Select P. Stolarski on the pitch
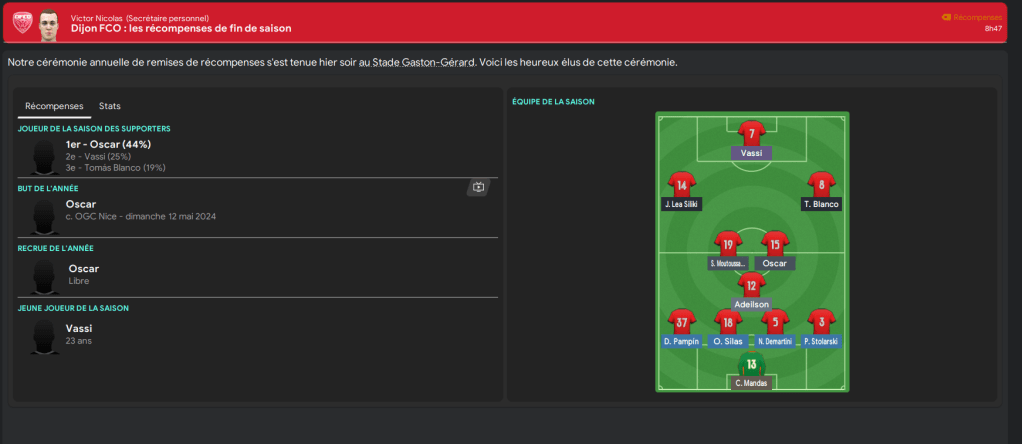Screen dimensions: 1022x444 point(821,322)
